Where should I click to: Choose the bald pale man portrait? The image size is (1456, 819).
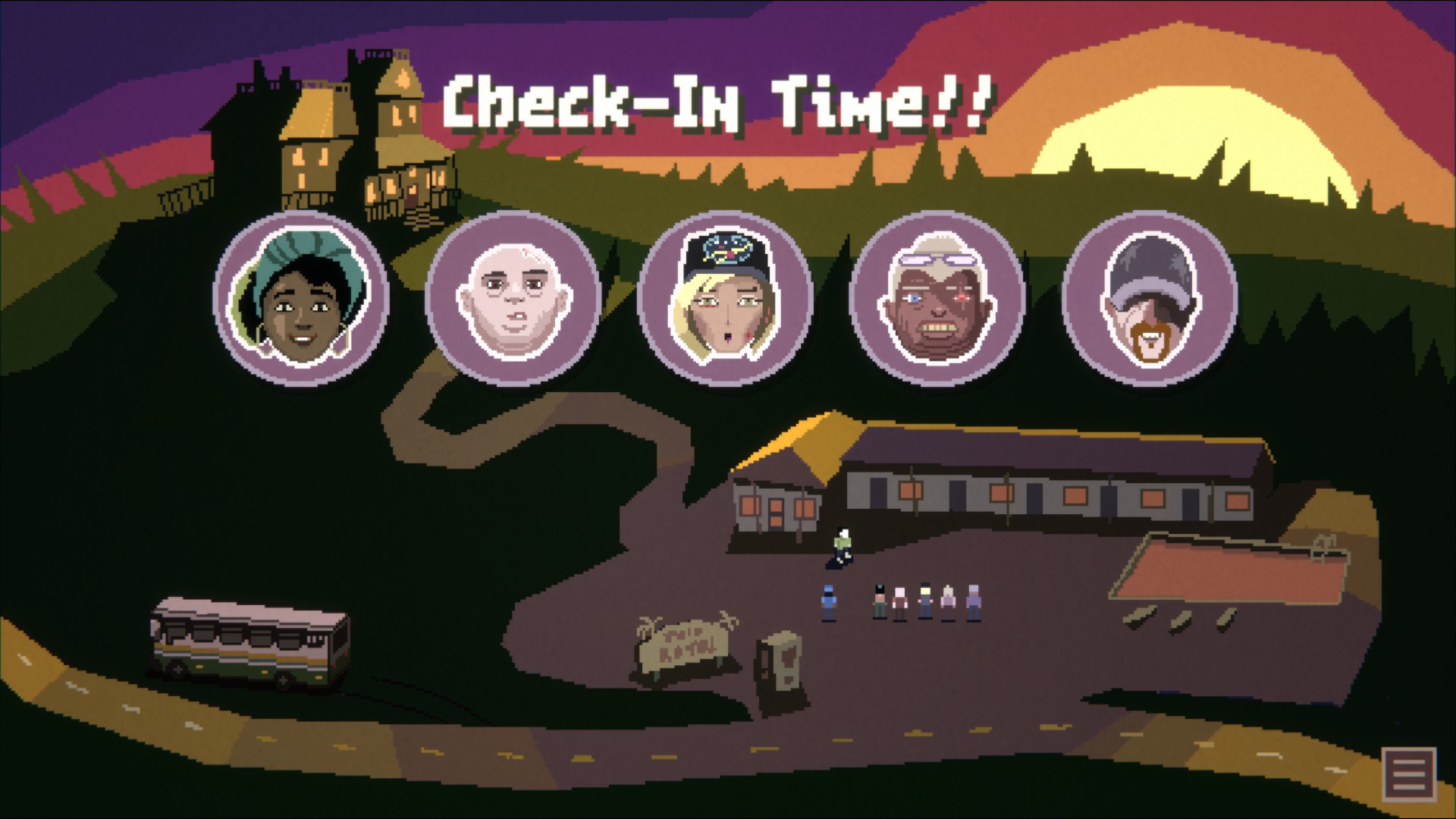[x=513, y=299]
